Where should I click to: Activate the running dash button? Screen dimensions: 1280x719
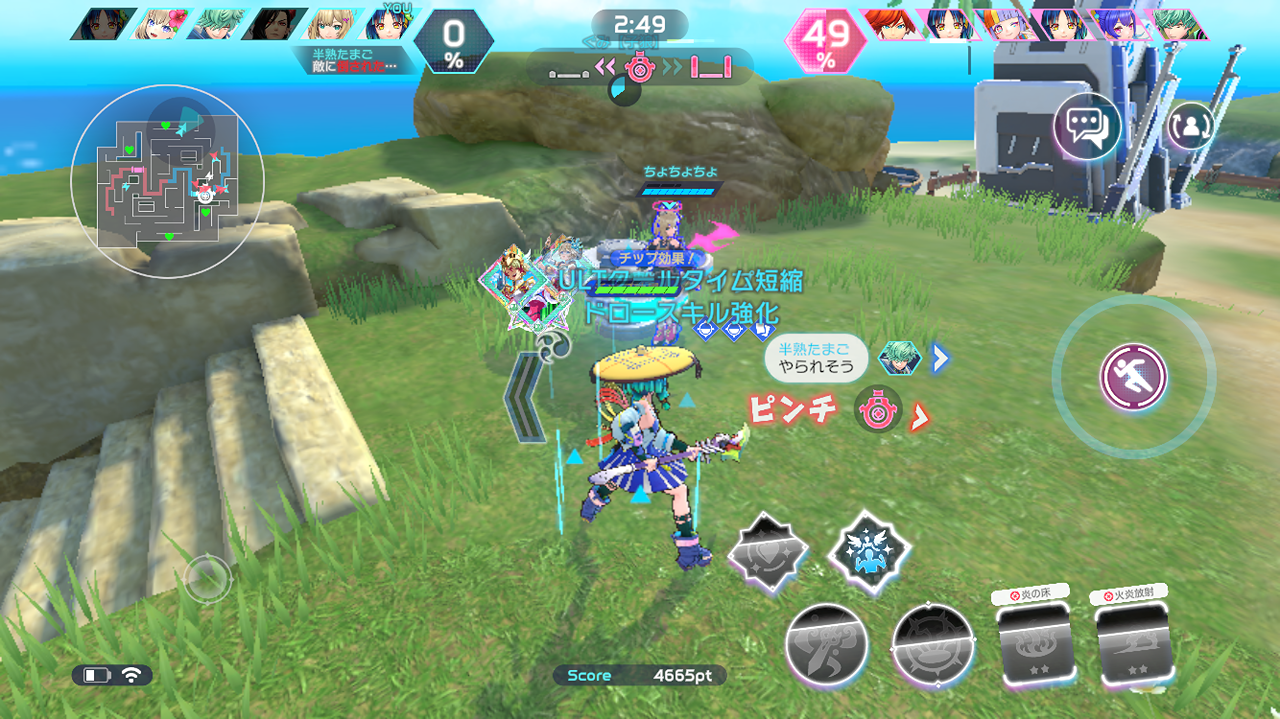[x=1133, y=377]
